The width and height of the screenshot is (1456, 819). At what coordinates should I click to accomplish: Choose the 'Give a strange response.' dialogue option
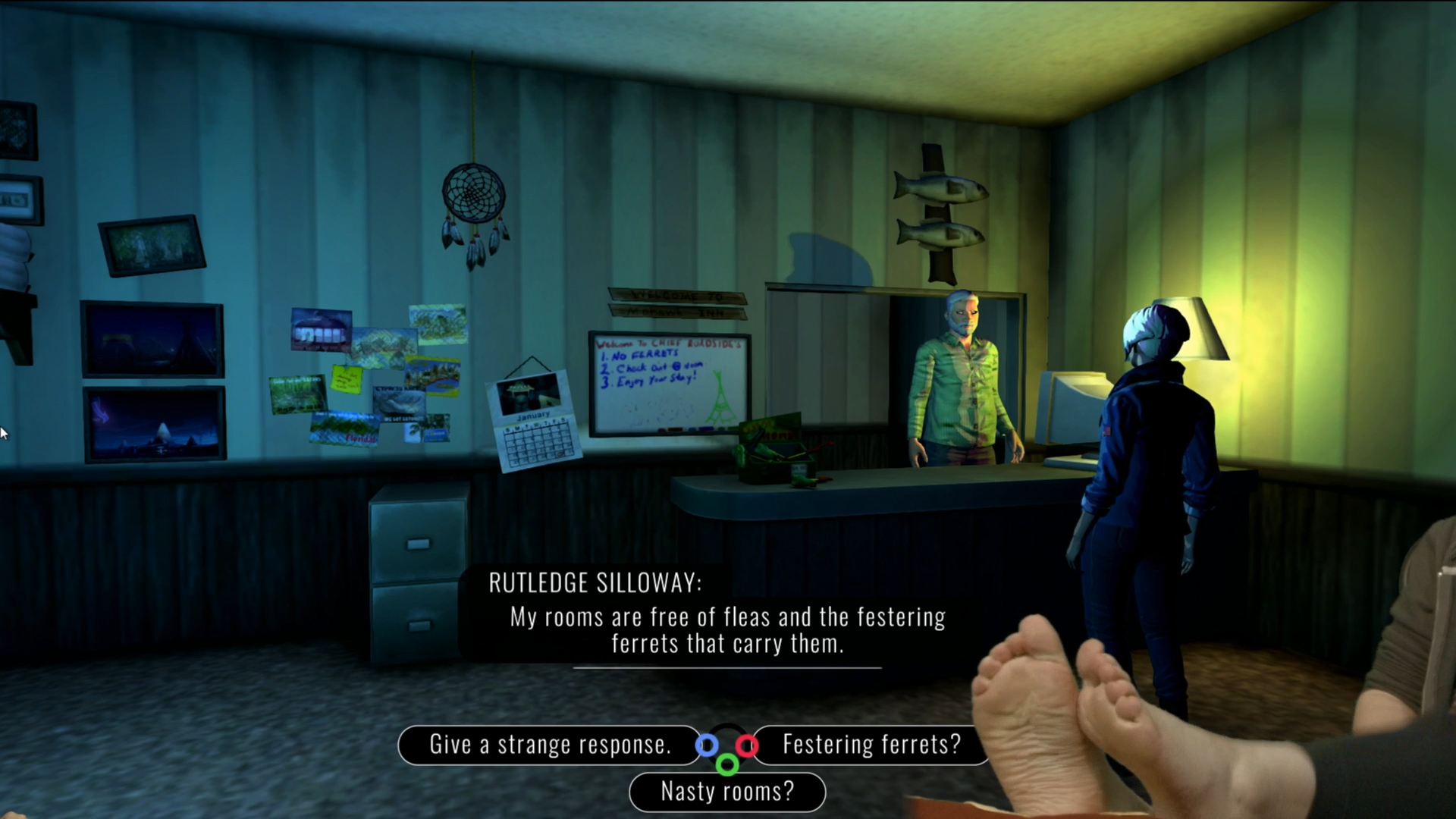550,745
